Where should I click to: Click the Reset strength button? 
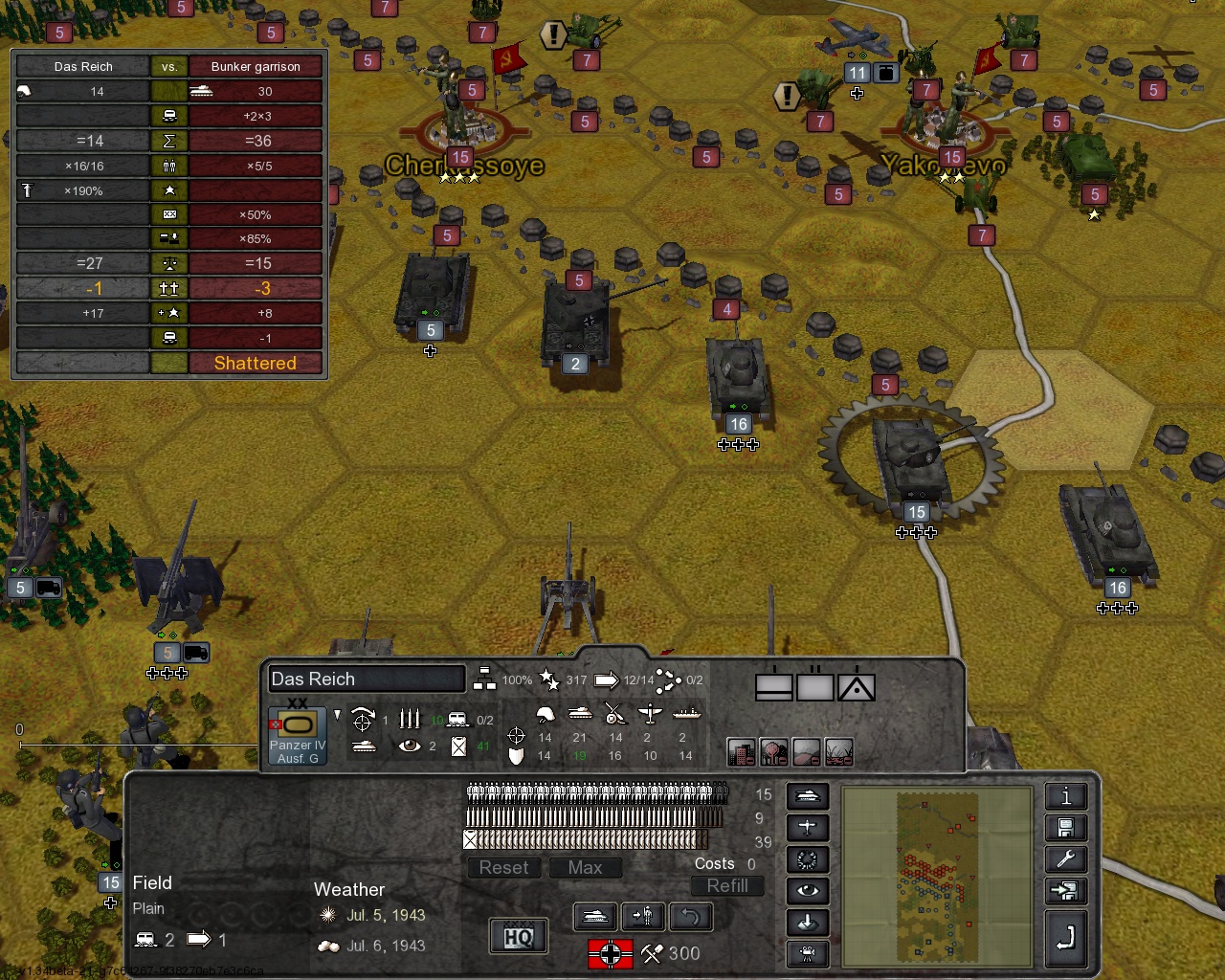(503, 868)
